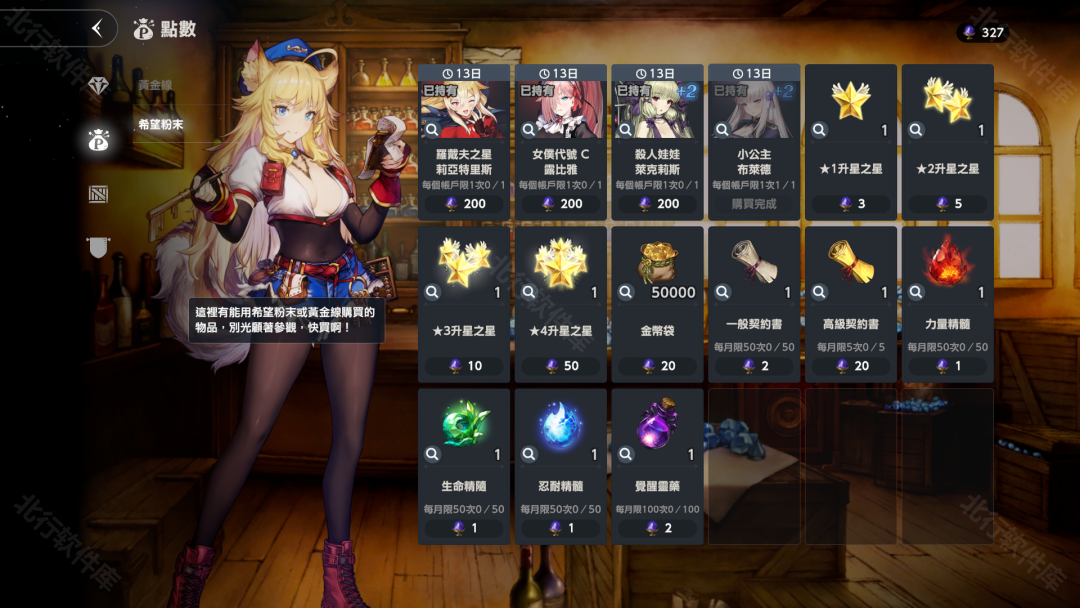Select the 殺人娃娃 萊克莉斯 costume item
Image resolution: width=1080 pixels, height=608 pixels.
click(657, 142)
